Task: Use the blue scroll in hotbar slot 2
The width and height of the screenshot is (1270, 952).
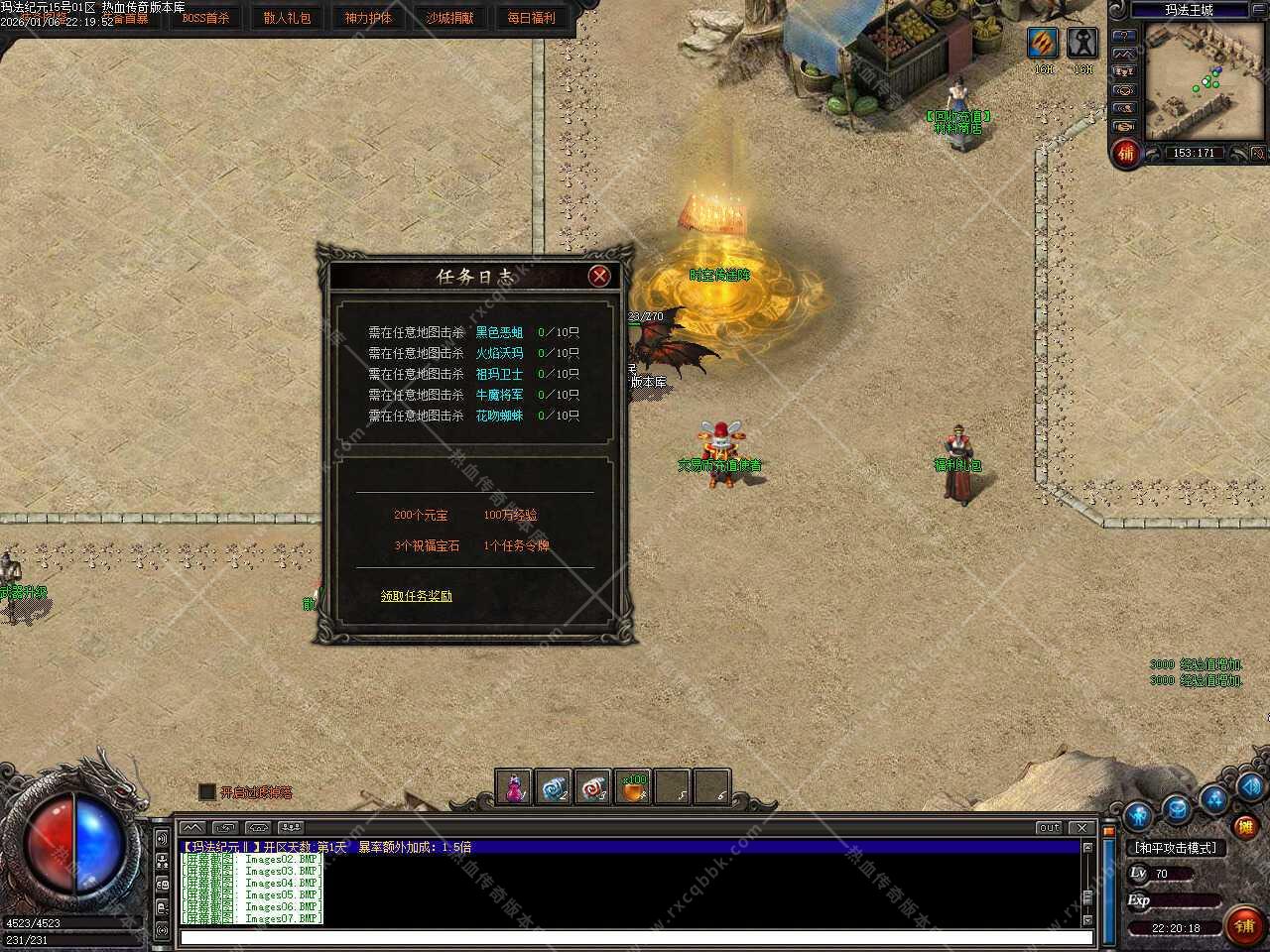Action: 554,788
